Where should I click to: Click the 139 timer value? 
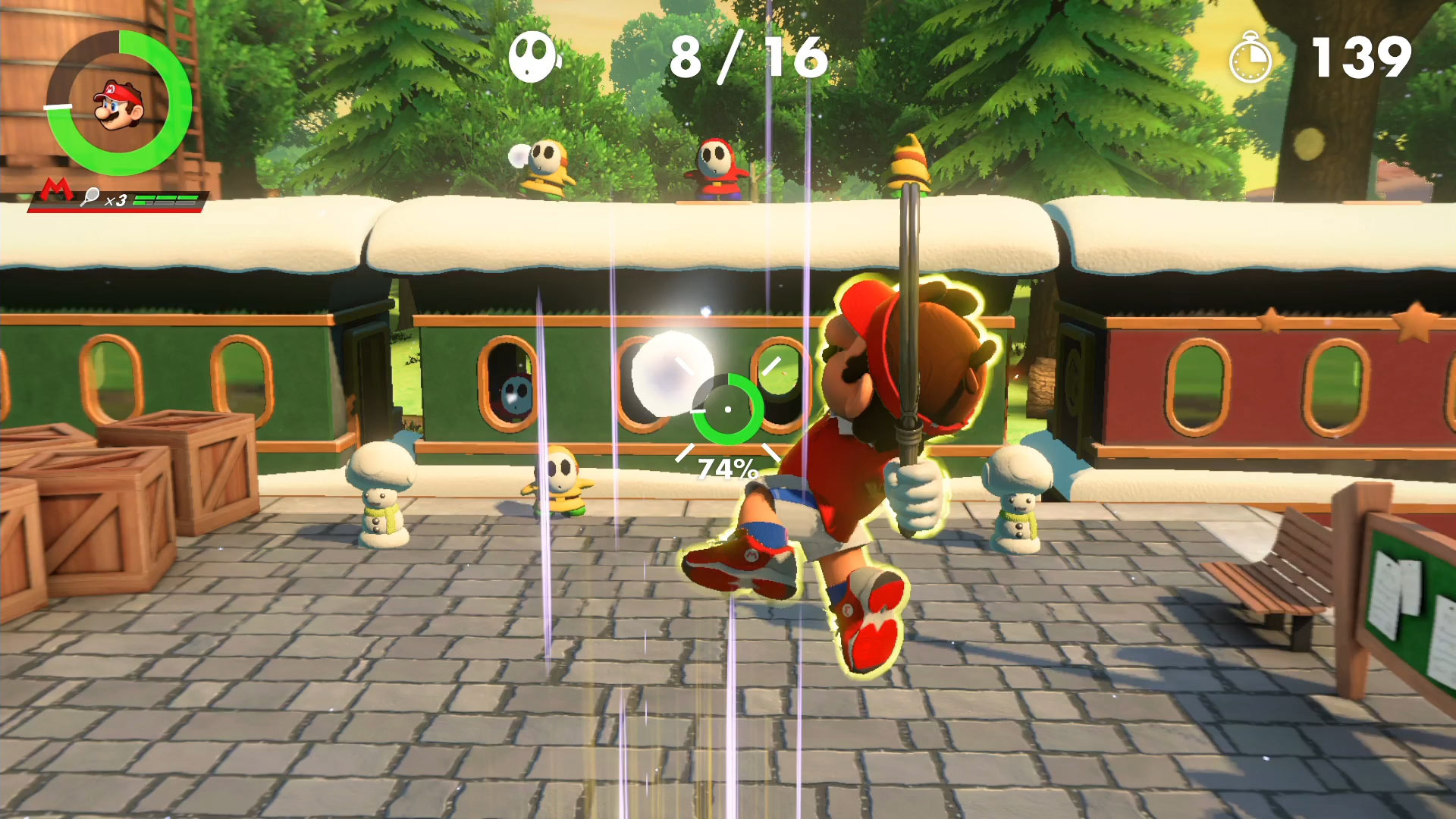(1365, 55)
